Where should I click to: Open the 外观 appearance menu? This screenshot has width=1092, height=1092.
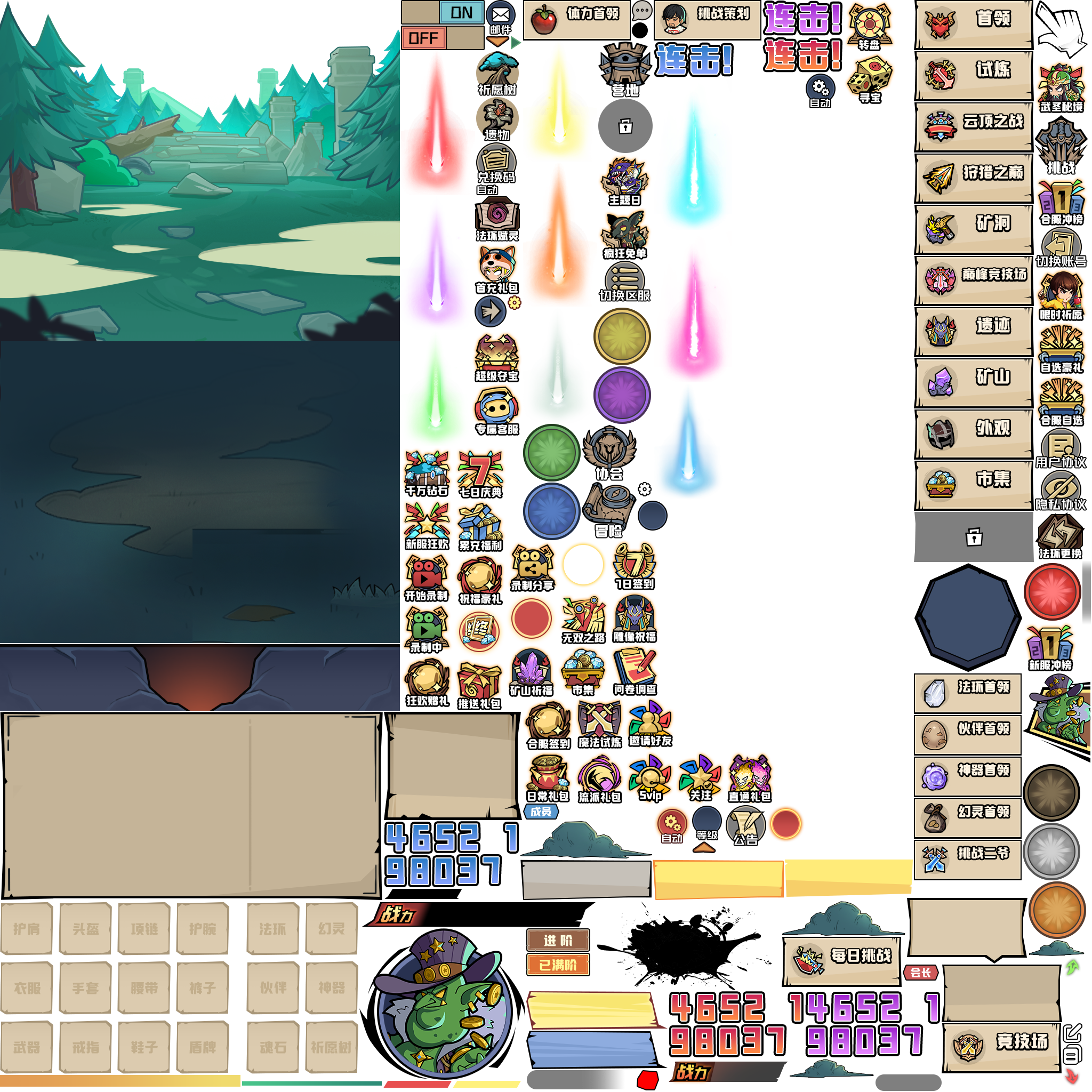coord(973,433)
